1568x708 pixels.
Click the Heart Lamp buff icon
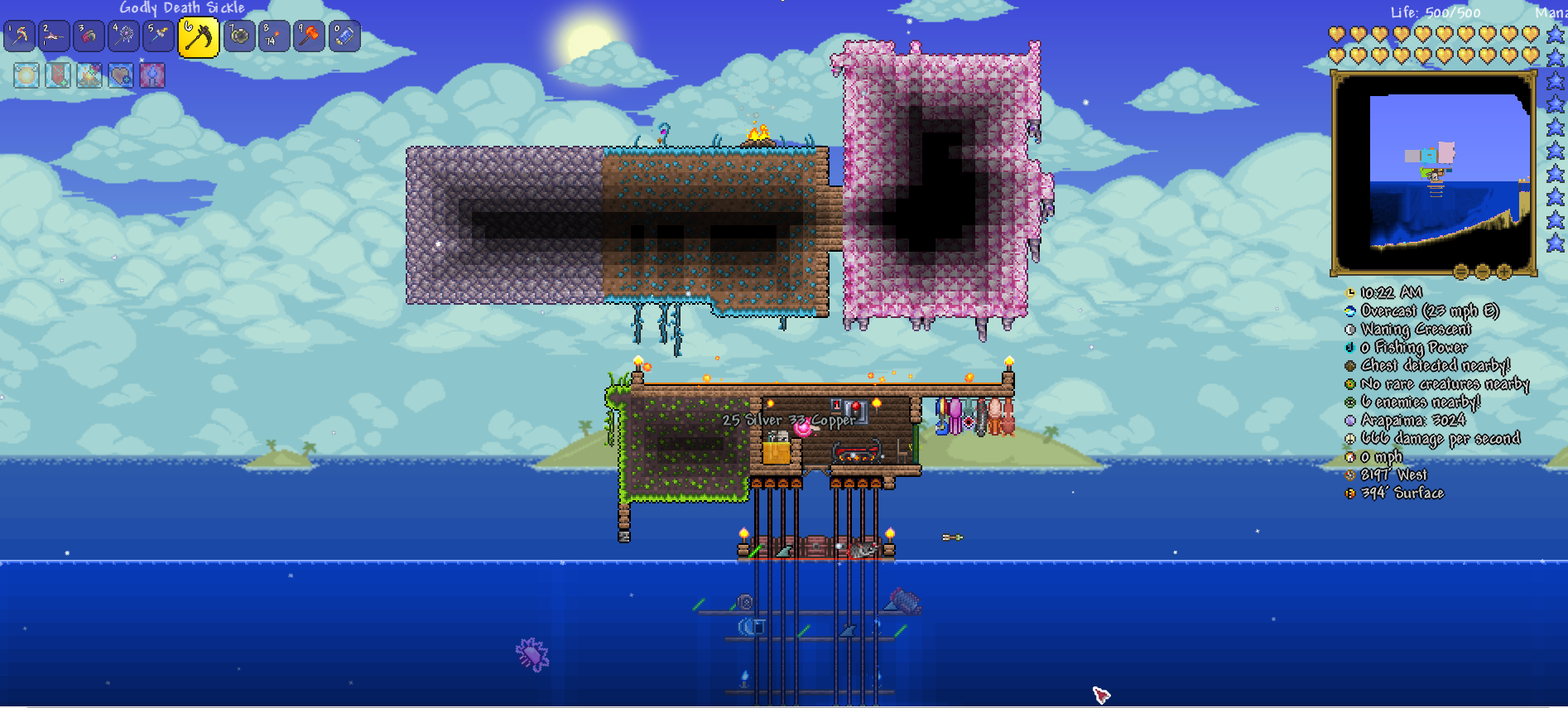pos(119,75)
